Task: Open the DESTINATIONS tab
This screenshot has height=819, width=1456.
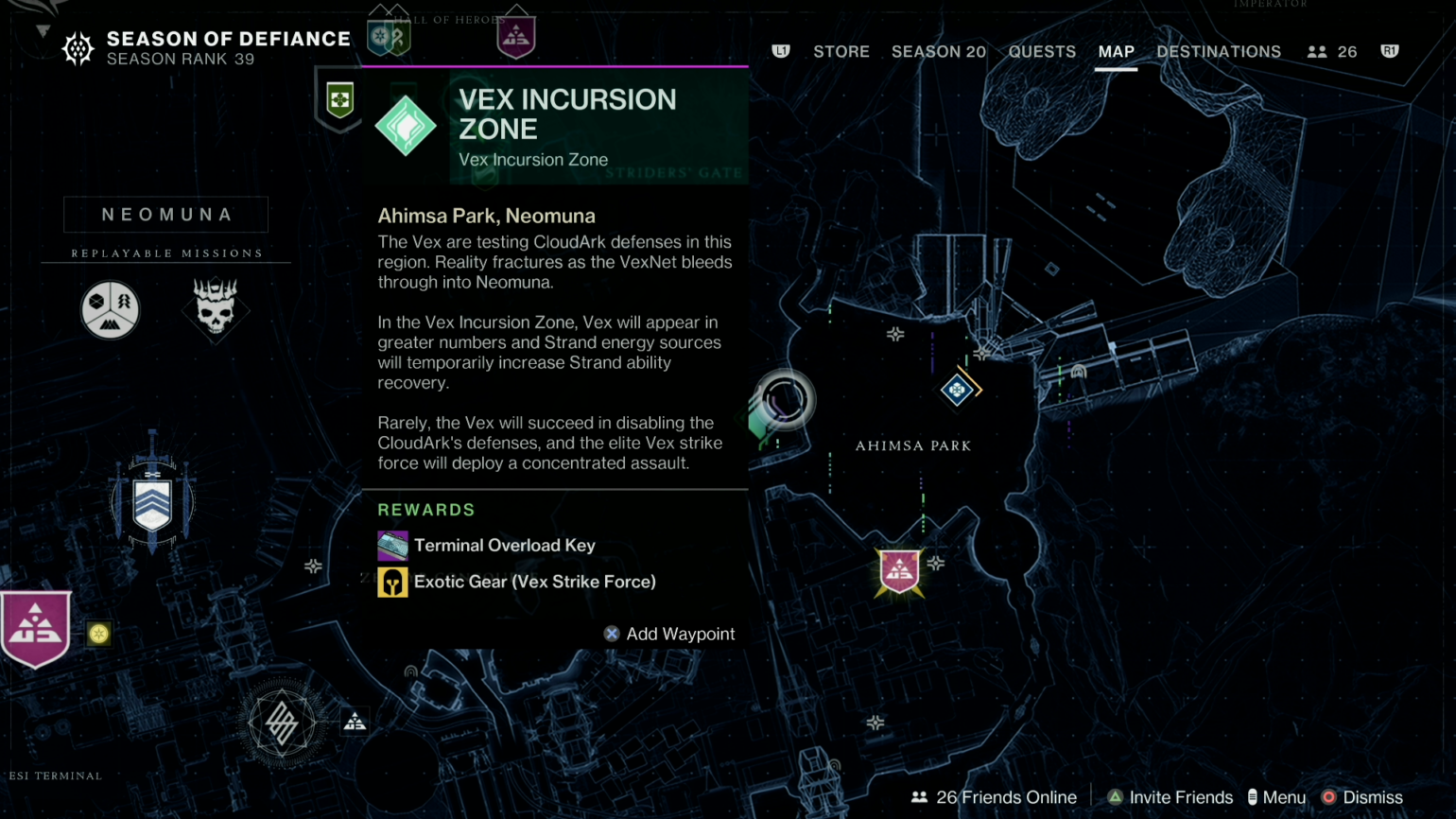Action: point(1219,52)
